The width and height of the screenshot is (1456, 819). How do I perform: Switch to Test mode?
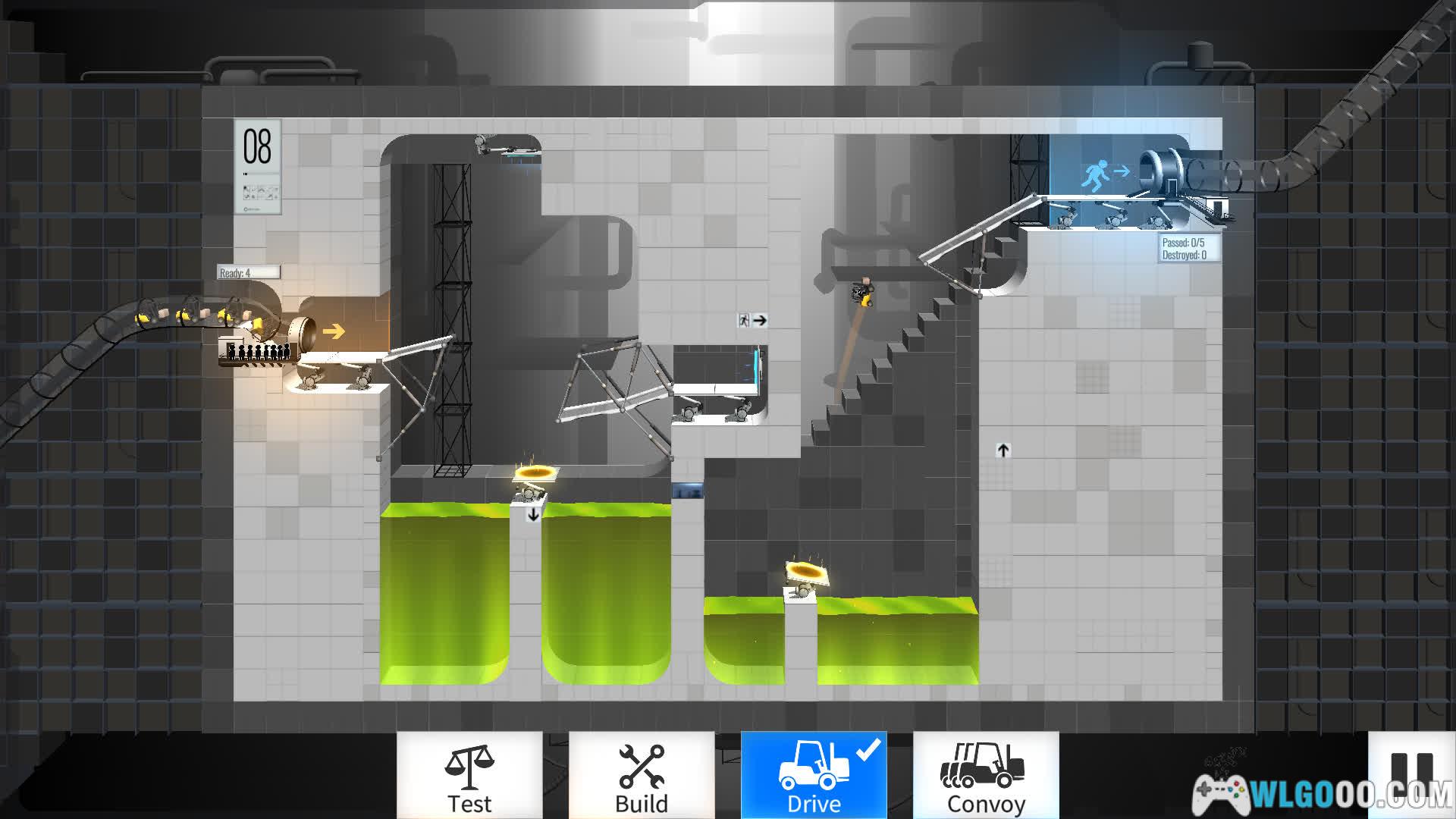coord(469,776)
